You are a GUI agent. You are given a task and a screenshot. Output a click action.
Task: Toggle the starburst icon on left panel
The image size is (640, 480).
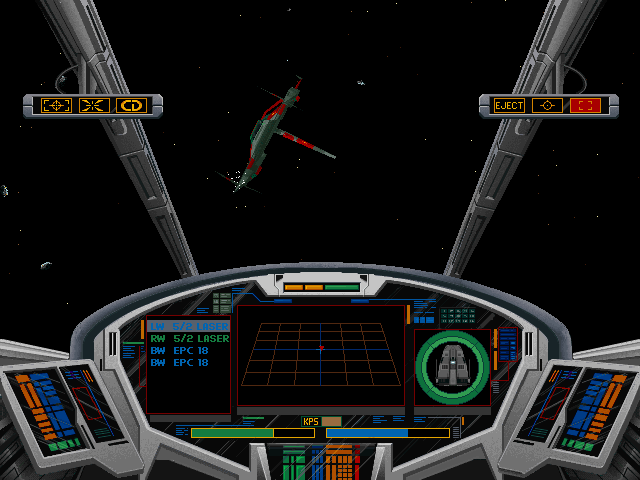(94, 105)
